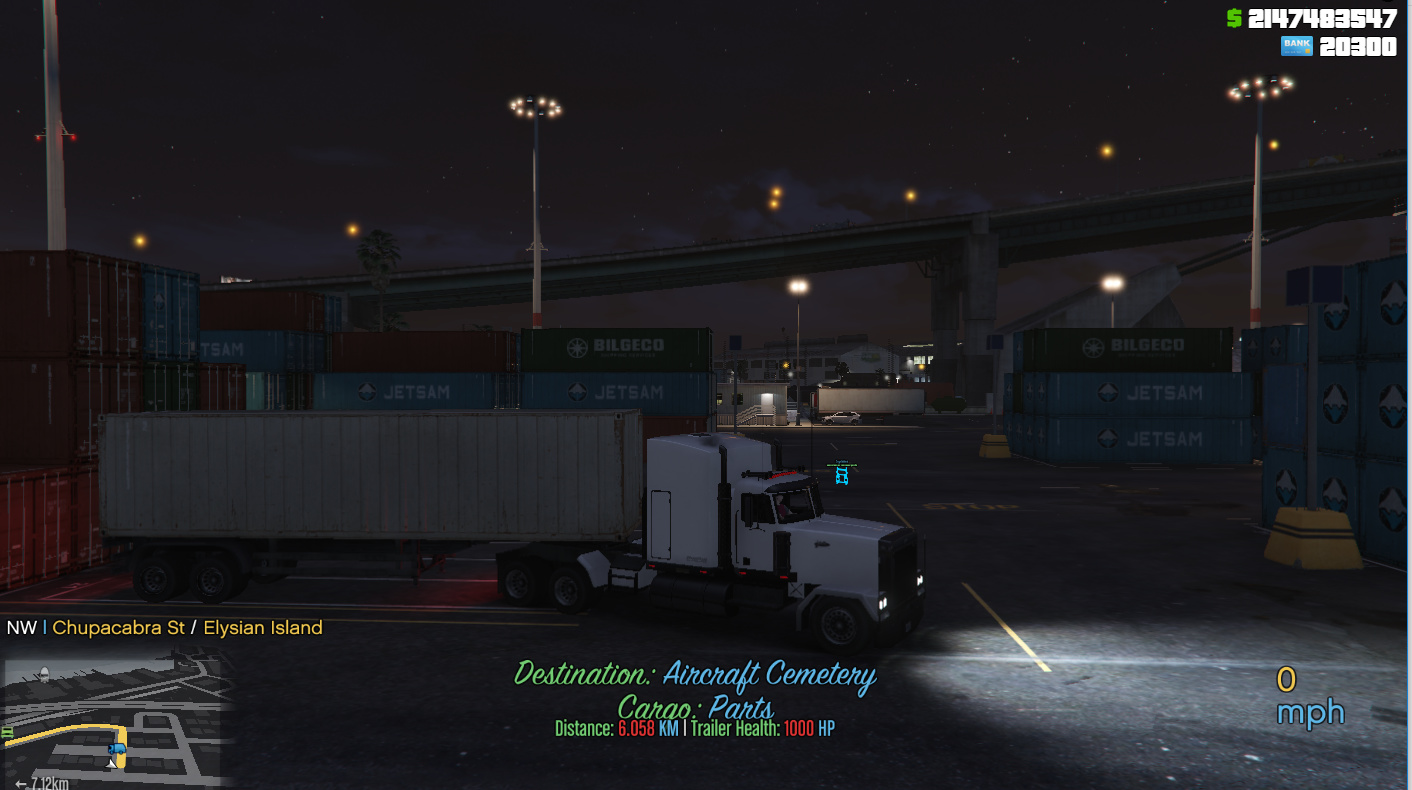Click the Destination: Aircraft Cemetery heading
Viewport: 1412px width, 790px height.
[x=697, y=675]
